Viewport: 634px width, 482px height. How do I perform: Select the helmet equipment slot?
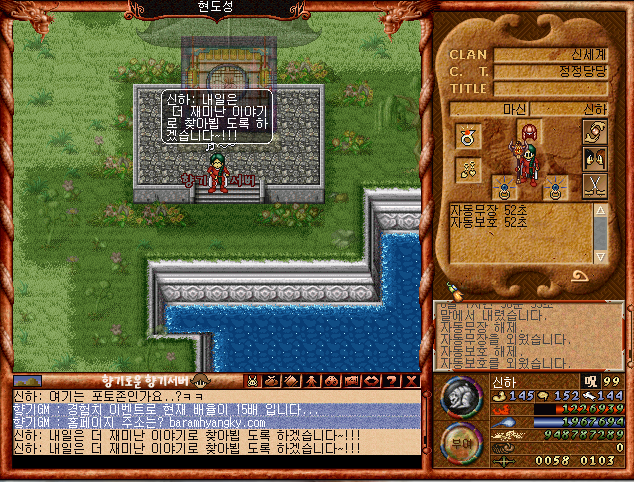529,133
